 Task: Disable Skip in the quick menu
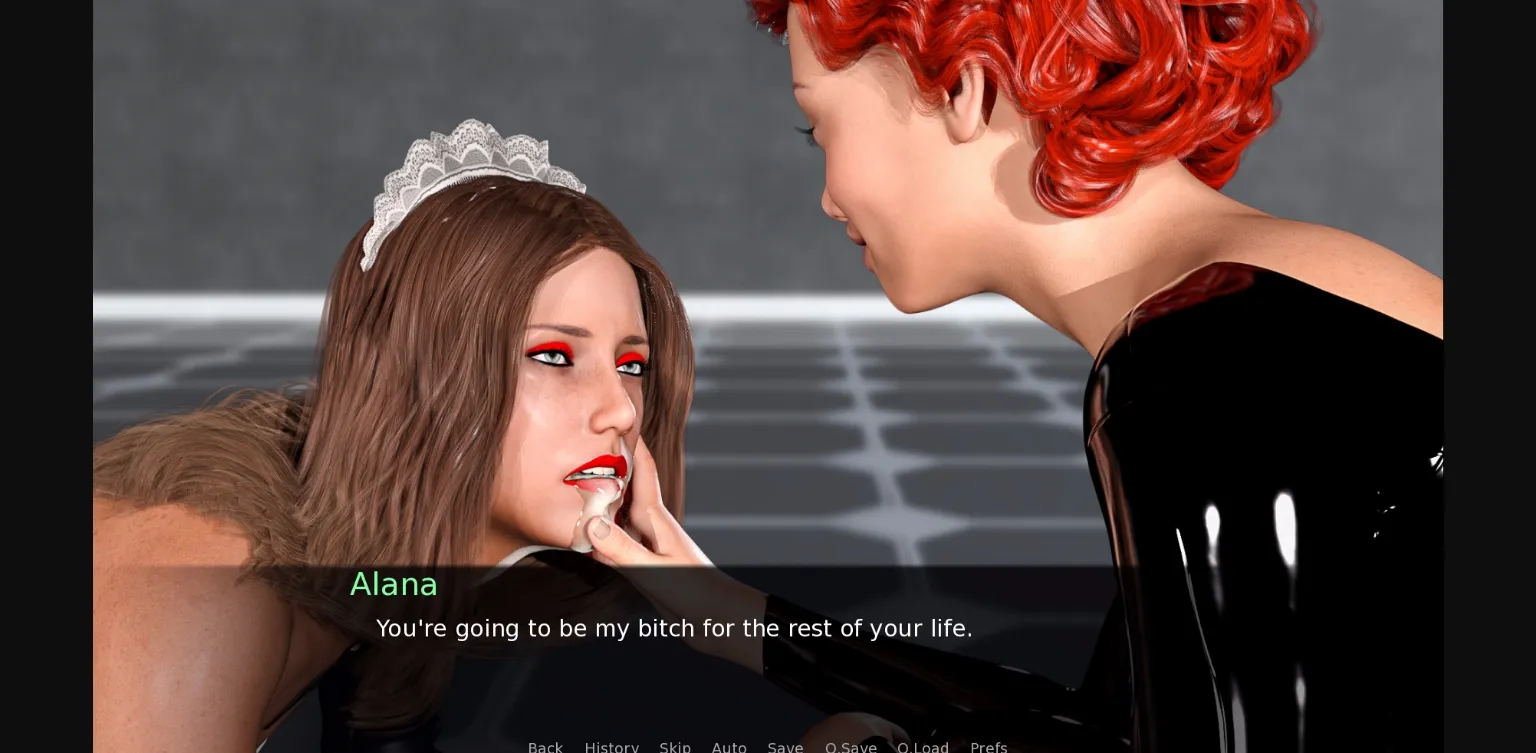[x=675, y=747]
